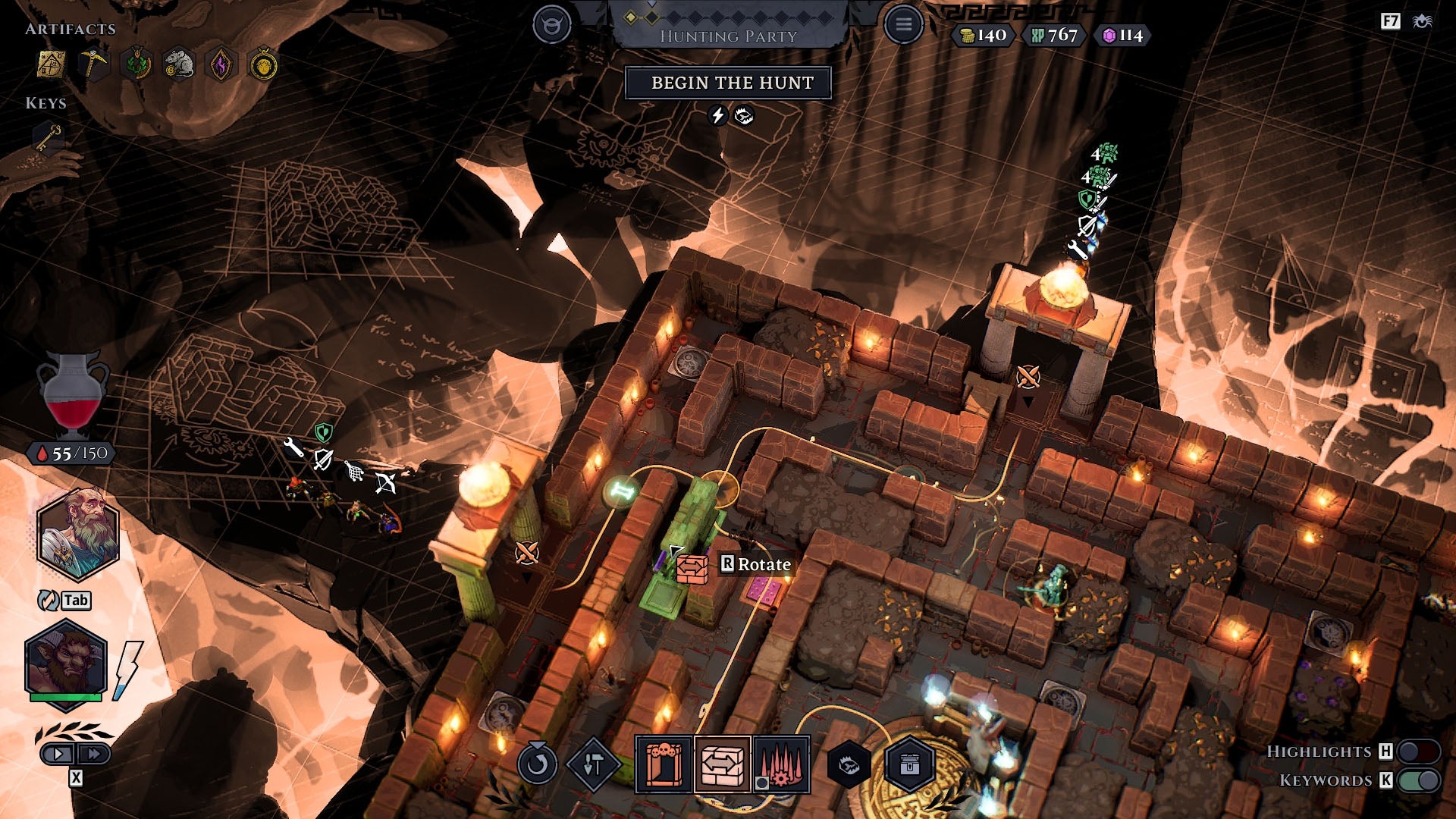The height and width of the screenshot is (819, 1456).
Task: Inspect the golden key slot
Action: tap(48, 138)
